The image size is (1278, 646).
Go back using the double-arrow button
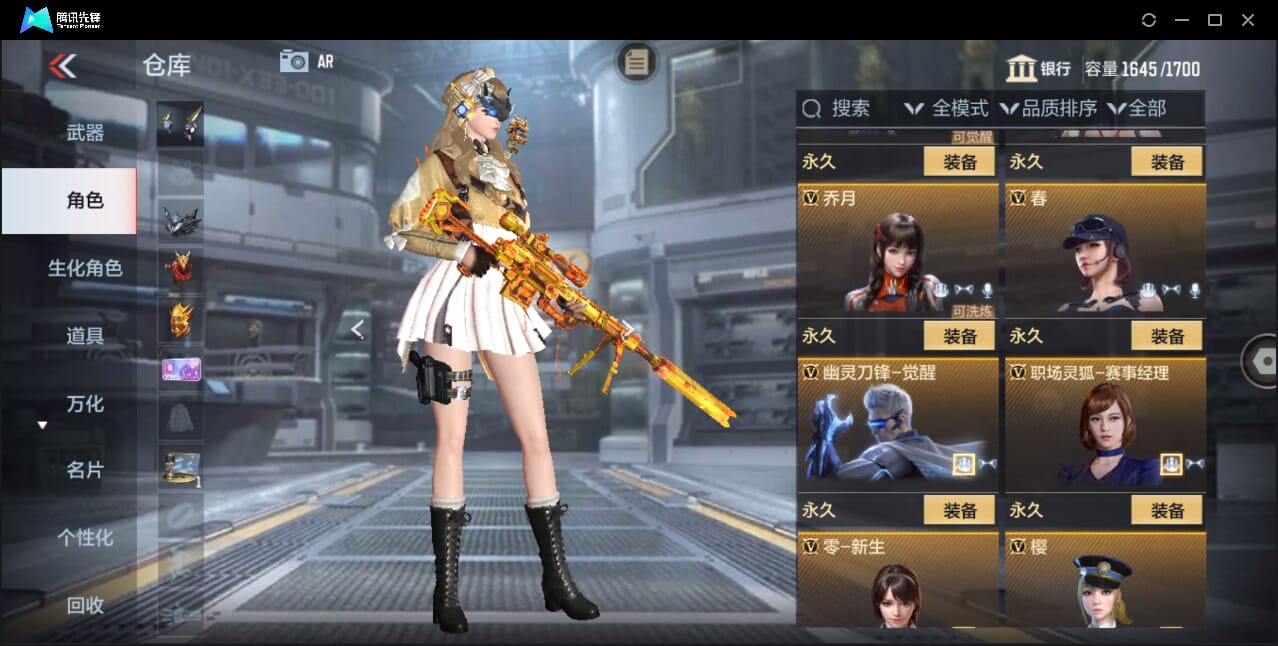62,66
